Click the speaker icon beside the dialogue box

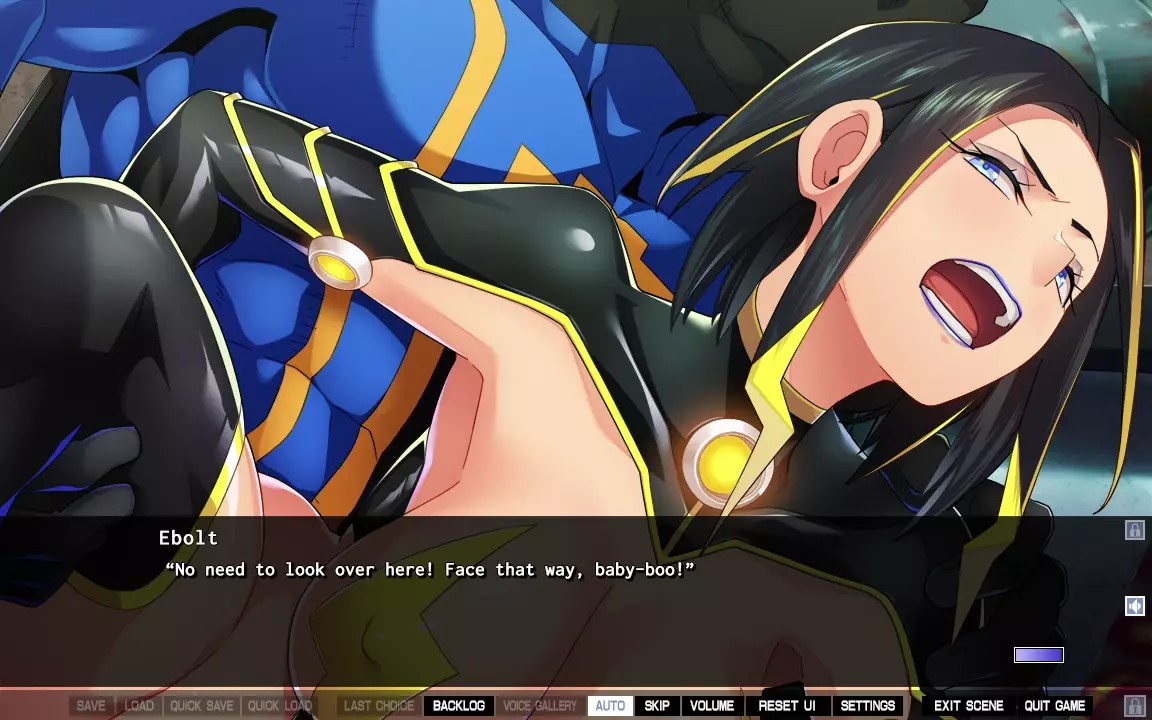tap(1134, 606)
